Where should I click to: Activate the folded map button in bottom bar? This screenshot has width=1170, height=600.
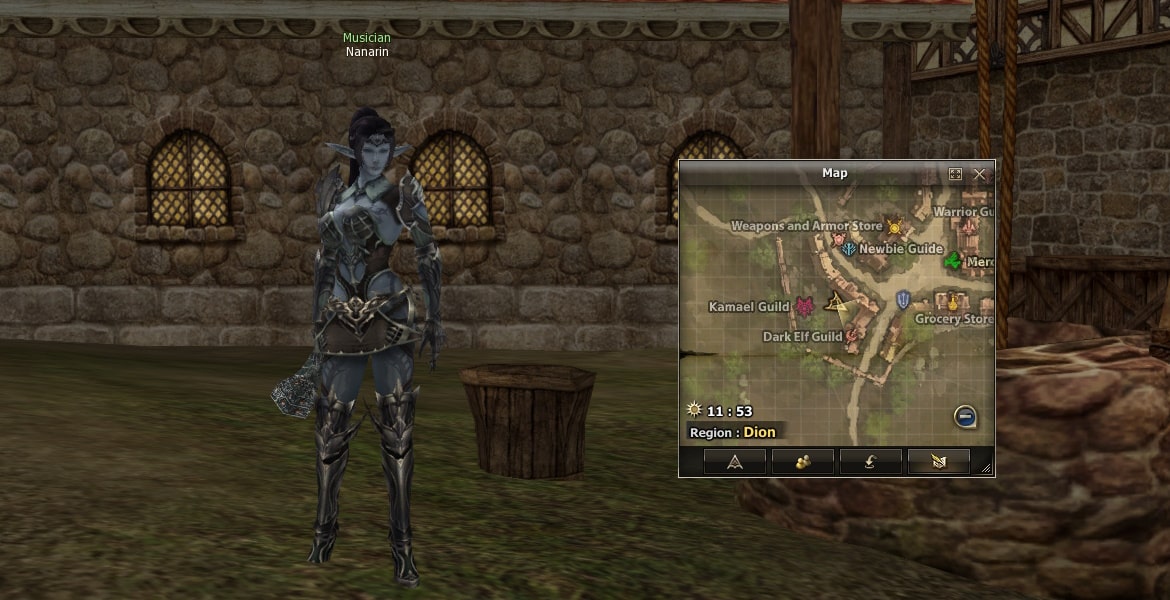(938, 461)
